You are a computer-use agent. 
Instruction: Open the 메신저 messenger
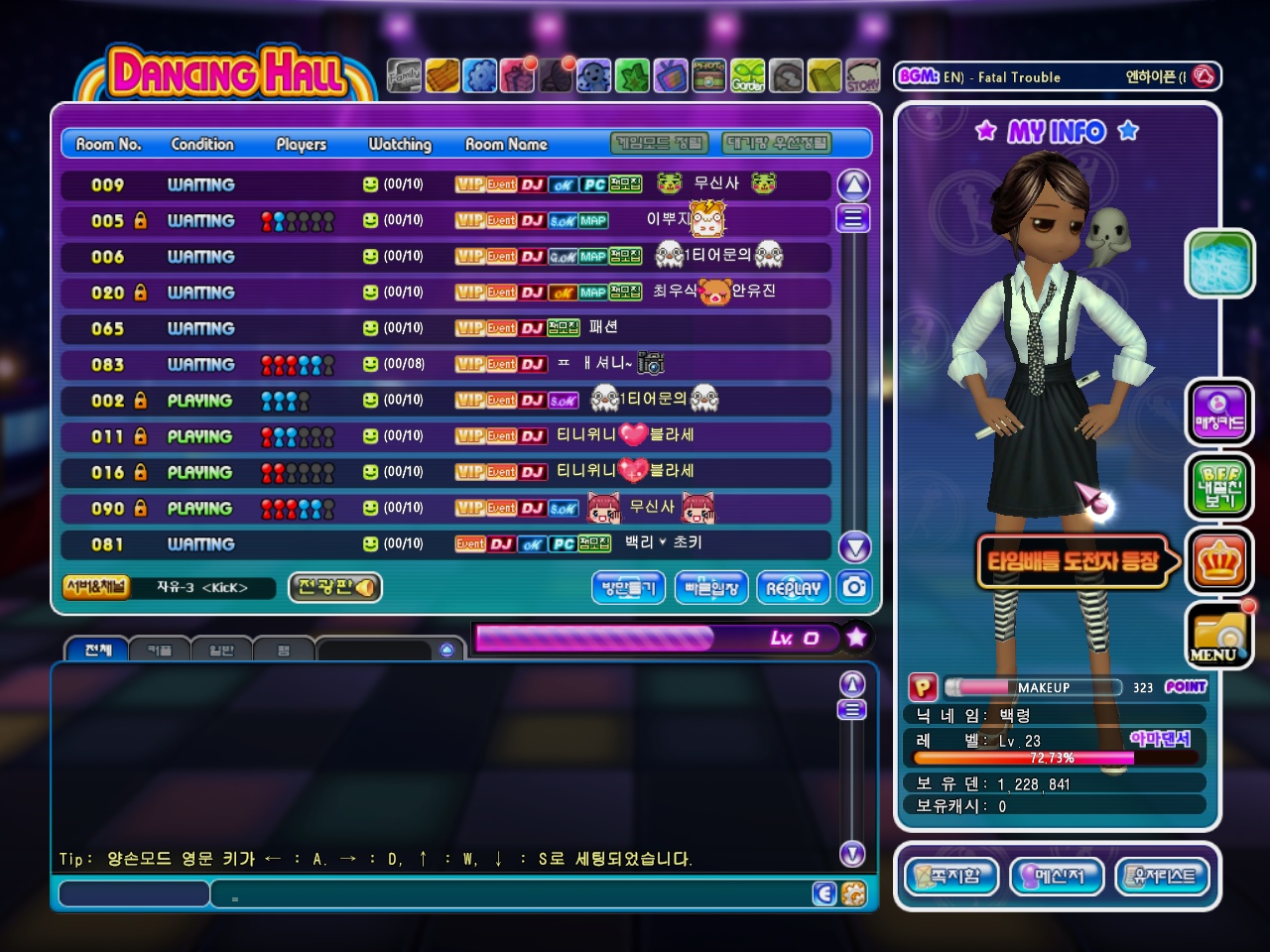pyautogui.click(x=1057, y=877)
